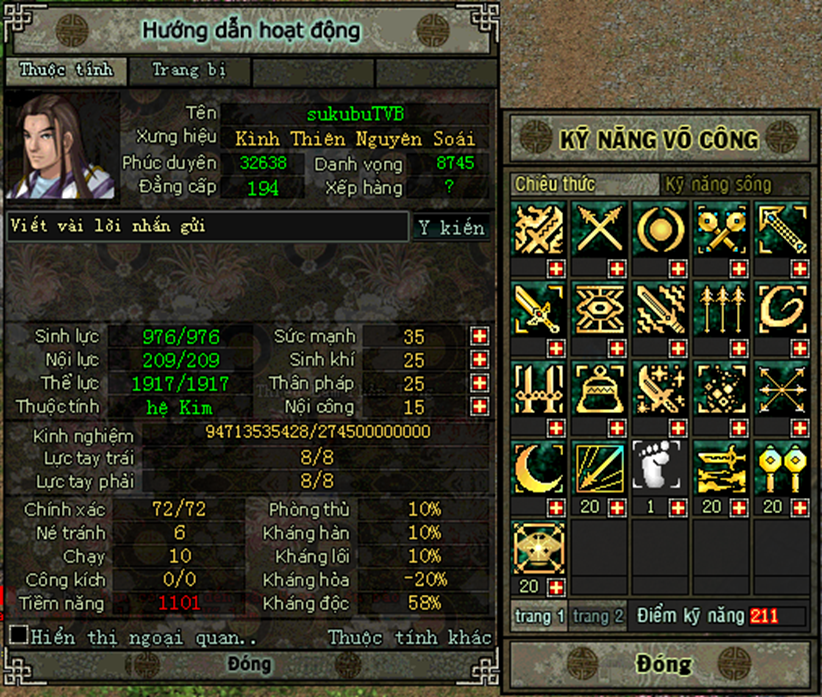
Task: Close the character attributes panel
Action: (x=249, y=664)
